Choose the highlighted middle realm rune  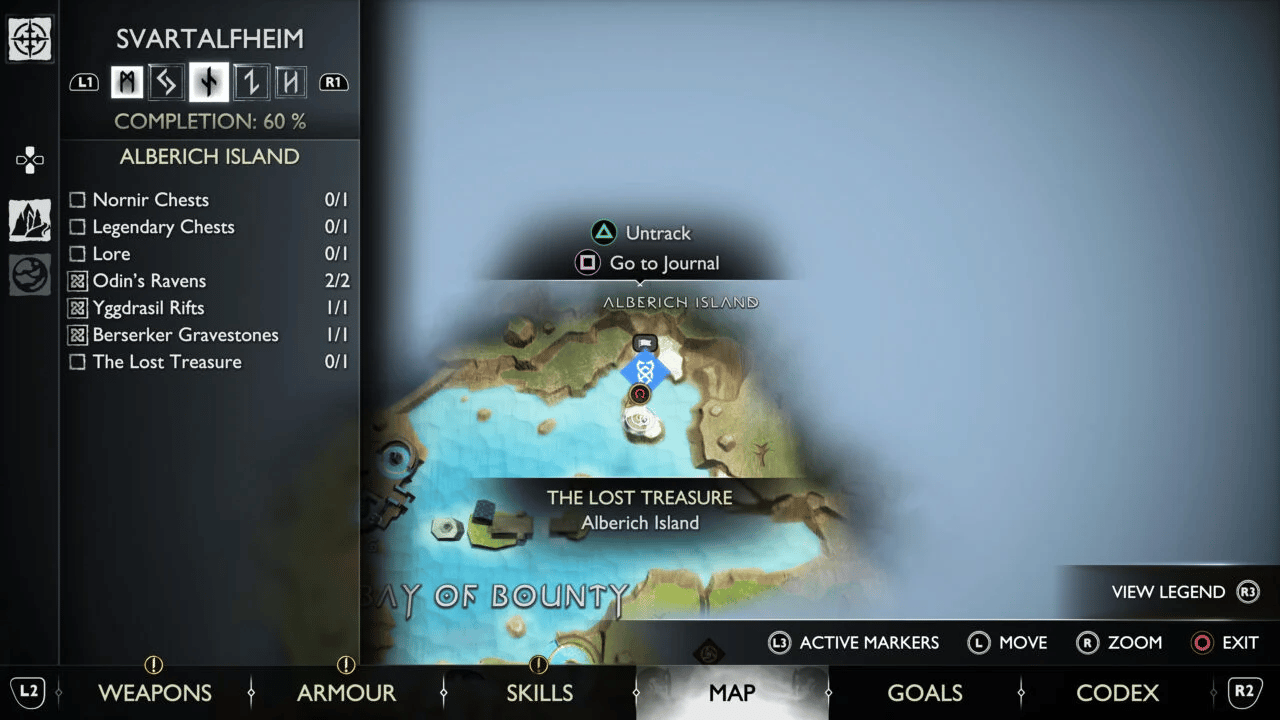coord(208,82)
